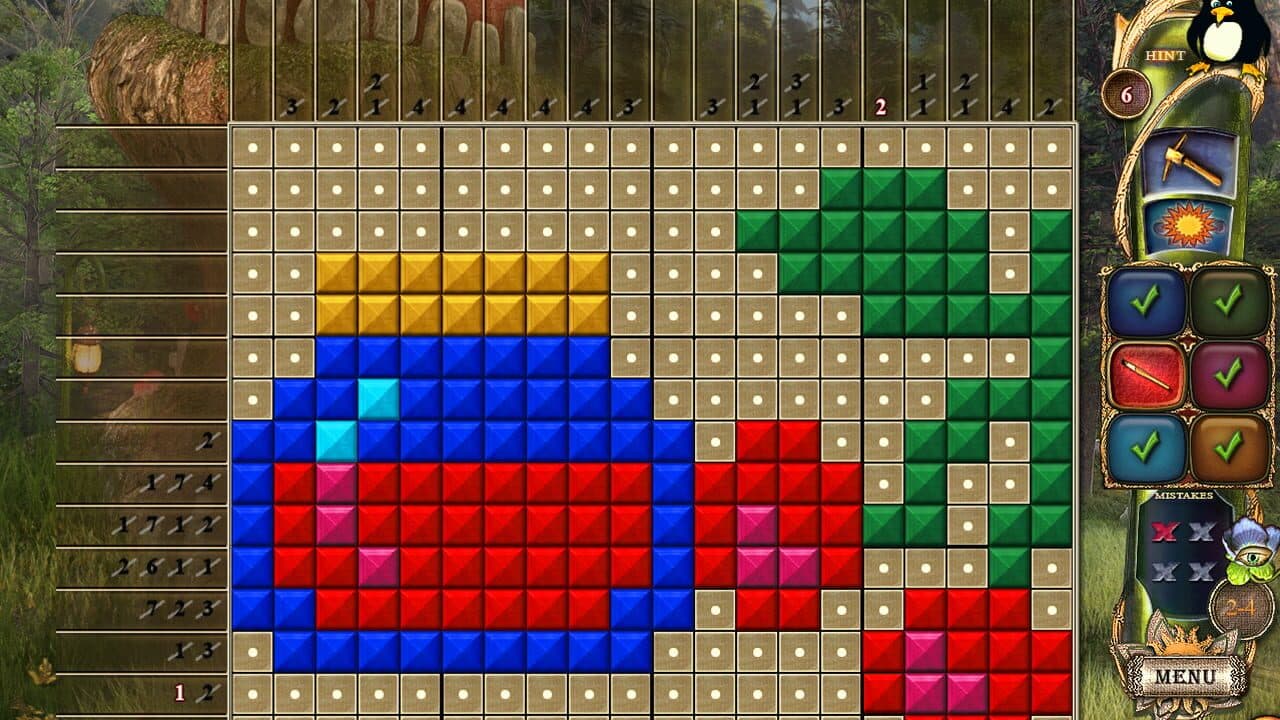1280x720 pixels.
Task: Toggle the blue color checkmark
Action: tap(1147, 302)
